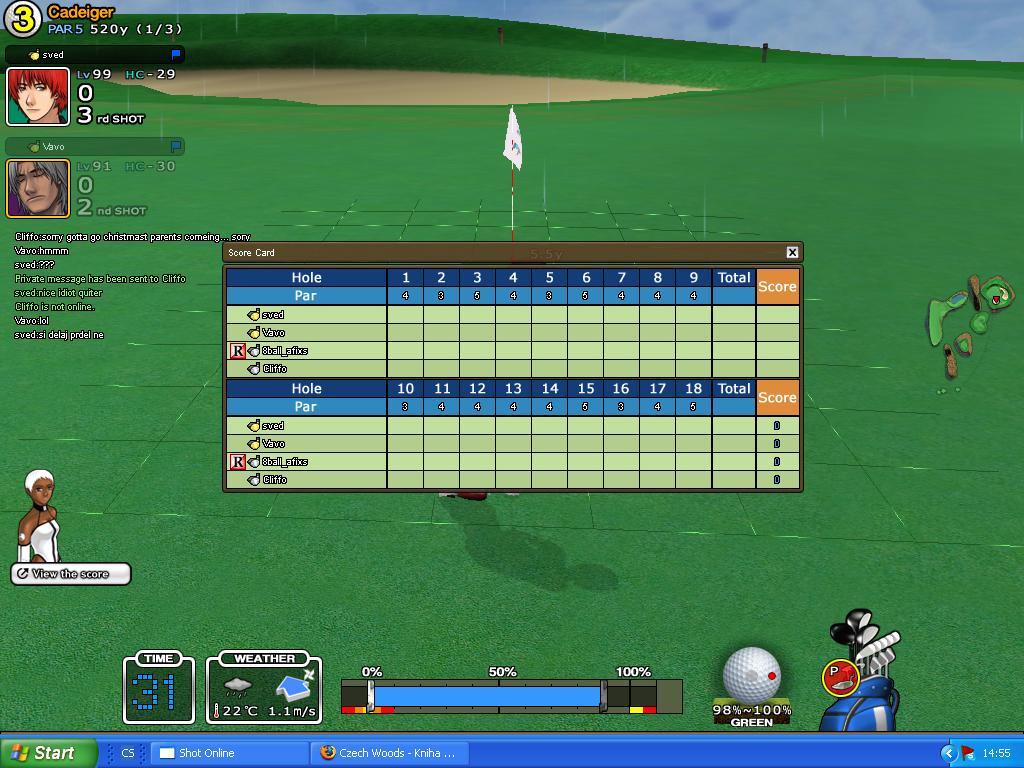
Task: Click the weather wind indicator panel
Action: click(264, 690)
